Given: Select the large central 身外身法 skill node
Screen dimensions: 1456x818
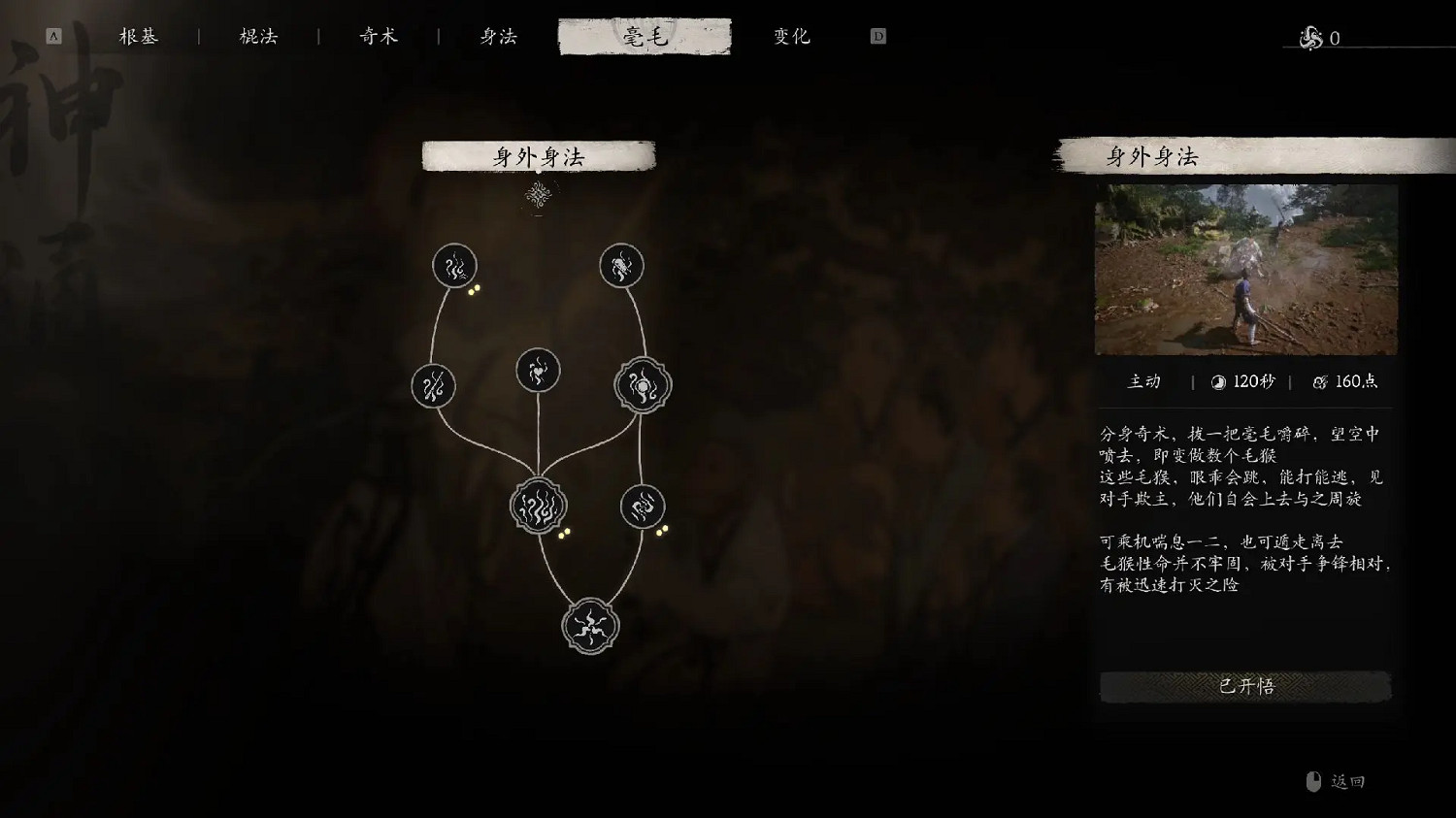Looking at the screenshot, I should [x=541, y=506].
